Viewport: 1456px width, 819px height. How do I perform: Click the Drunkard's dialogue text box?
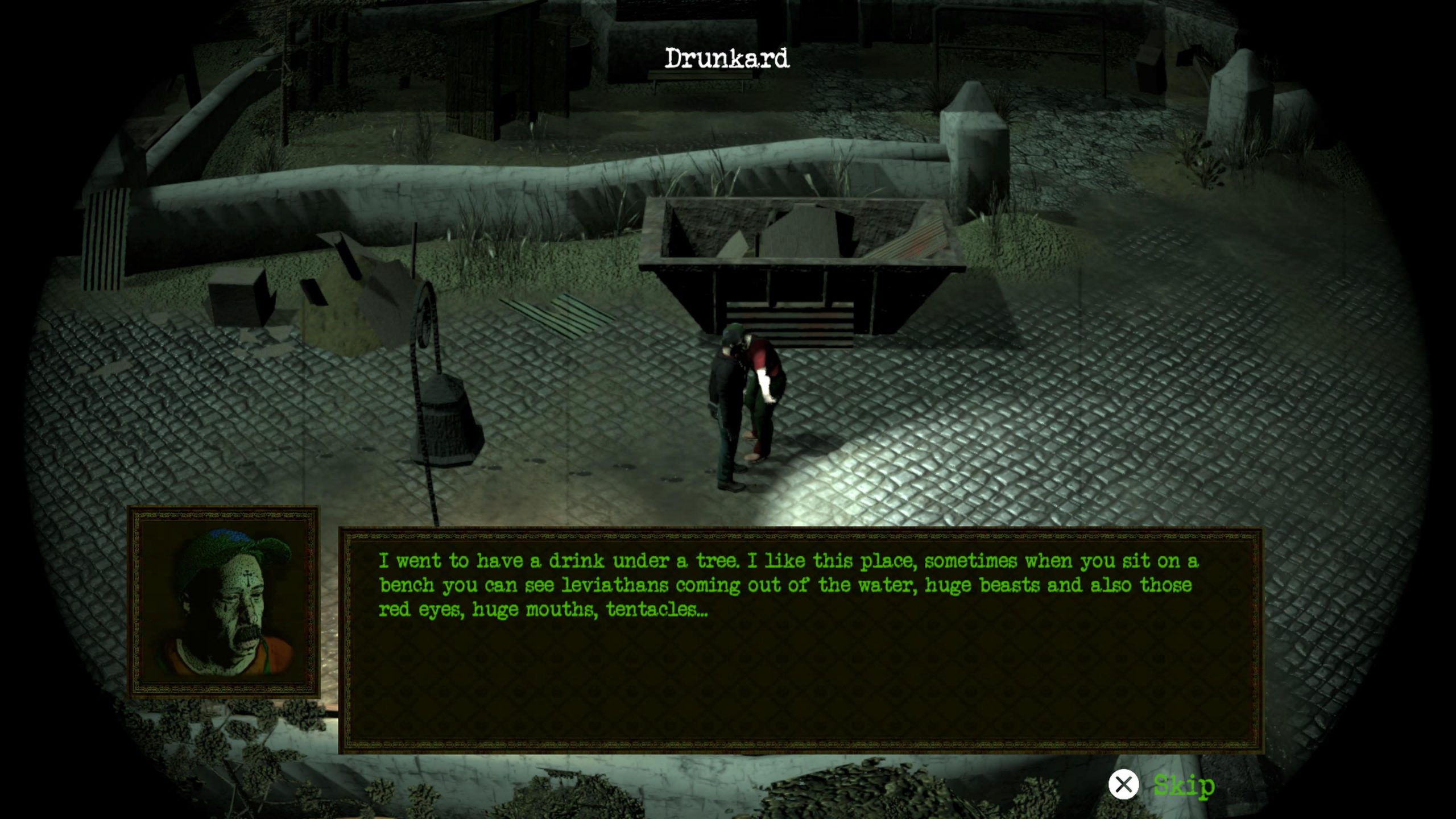(x=801, y=640)
